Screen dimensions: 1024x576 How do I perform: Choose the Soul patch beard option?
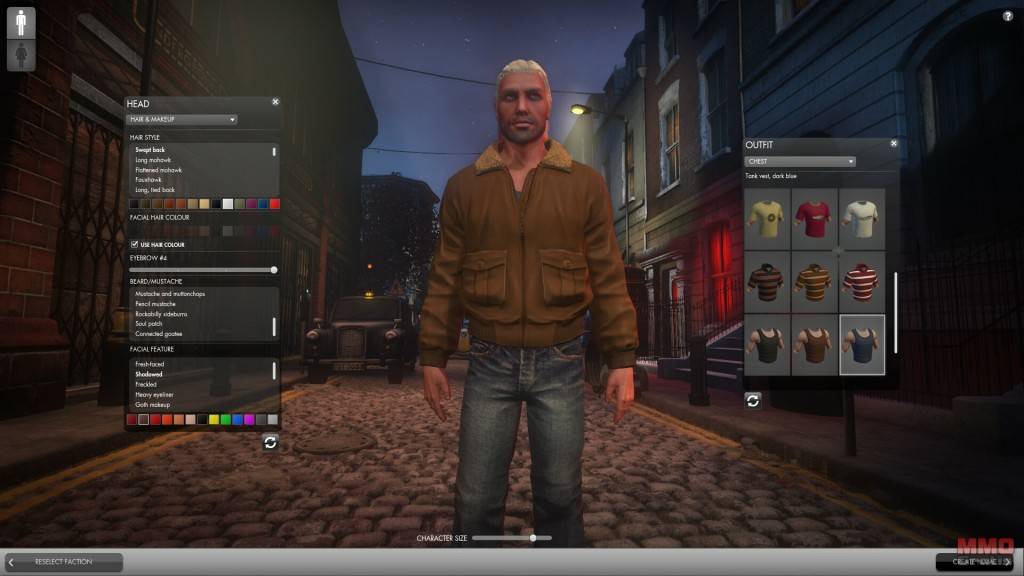(151, 324)
